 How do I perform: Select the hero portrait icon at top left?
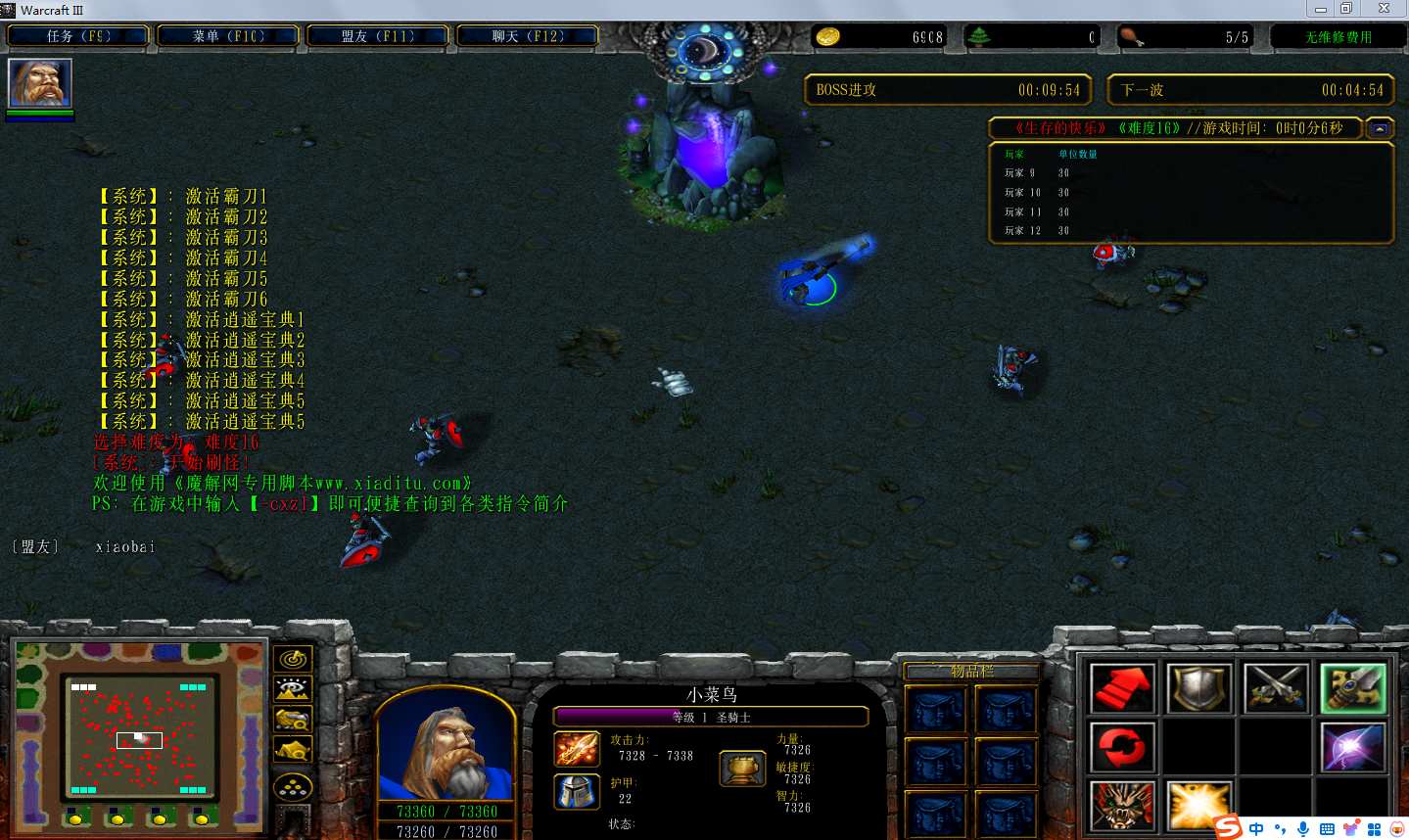40,83
